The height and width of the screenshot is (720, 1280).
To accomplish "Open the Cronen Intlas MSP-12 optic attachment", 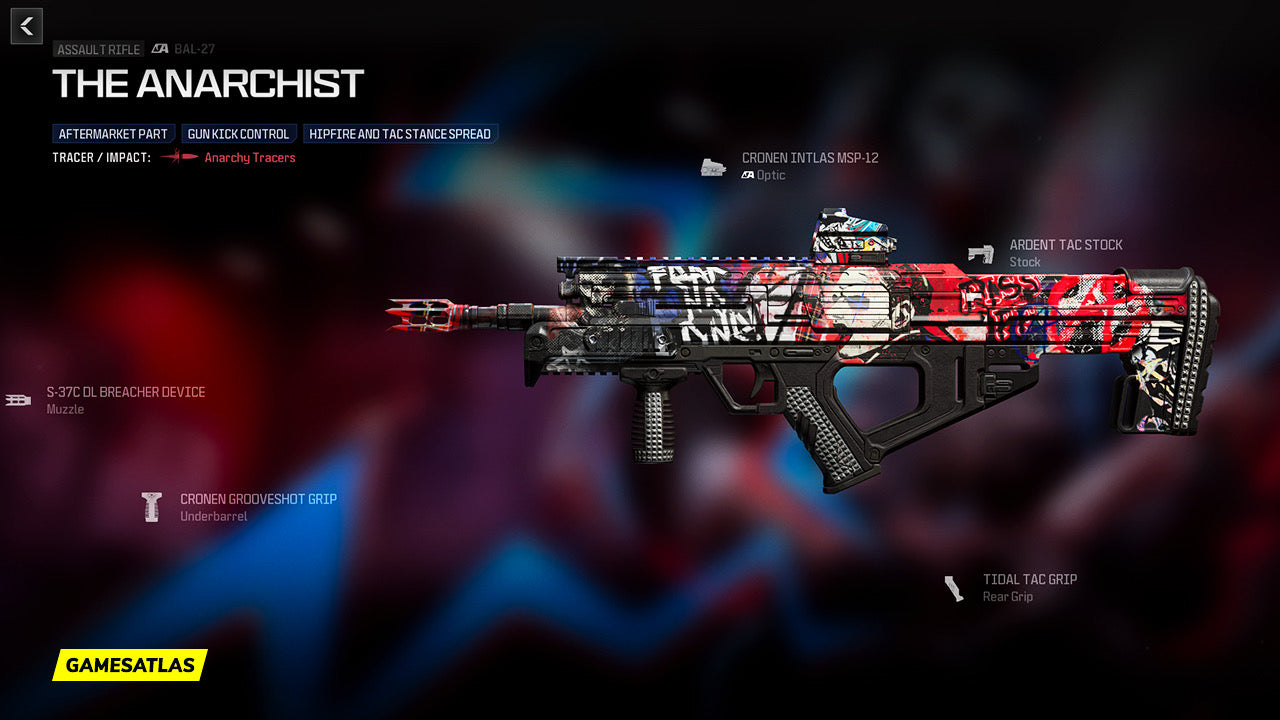I will (x=809, y=158).
